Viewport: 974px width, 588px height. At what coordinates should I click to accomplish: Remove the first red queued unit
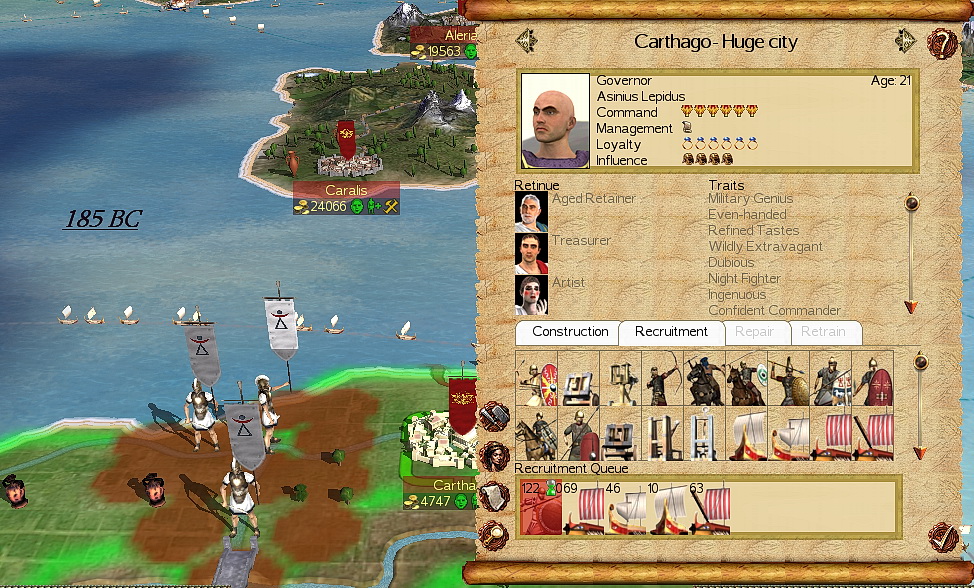541,508
